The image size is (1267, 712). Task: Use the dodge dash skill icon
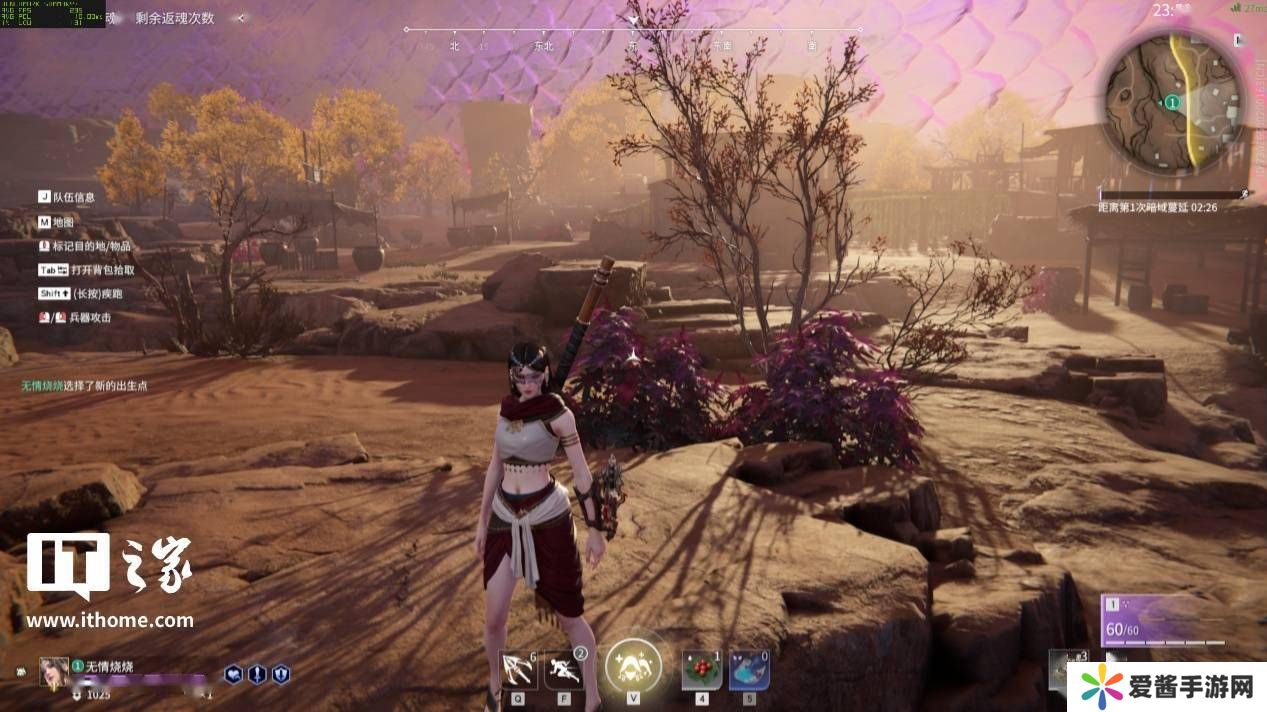564,669
